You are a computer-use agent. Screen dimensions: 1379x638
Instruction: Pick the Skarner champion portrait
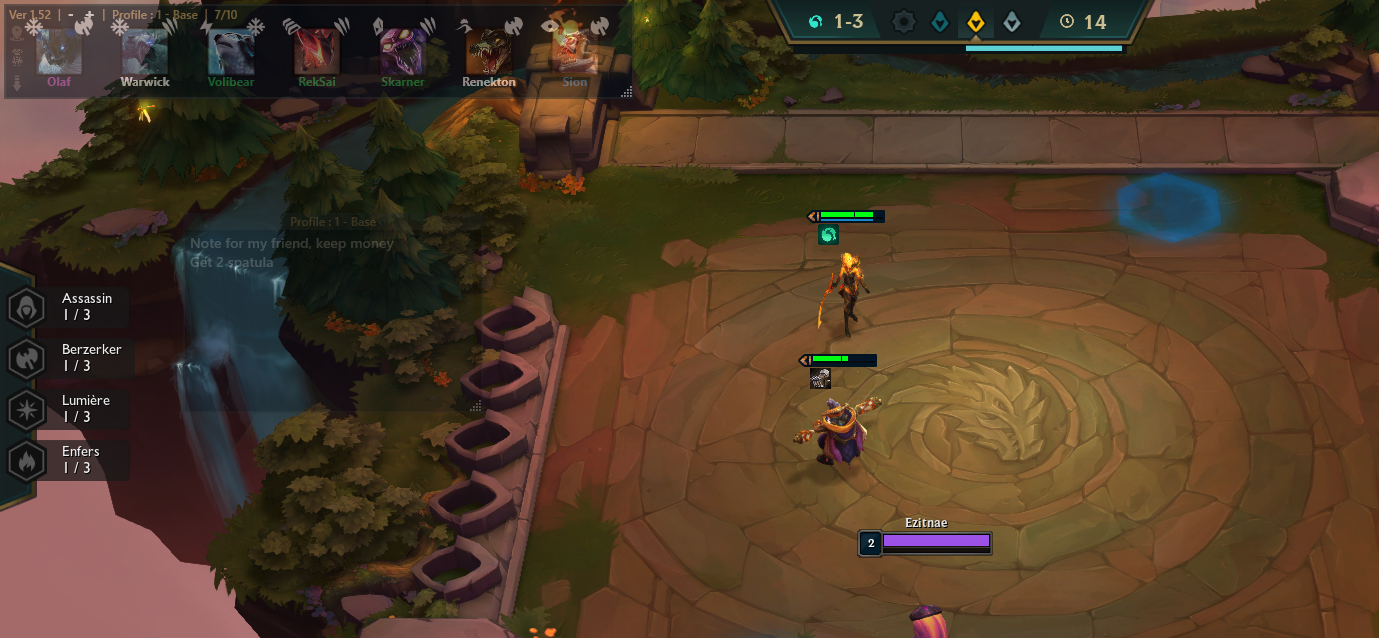tap(402, 53)
